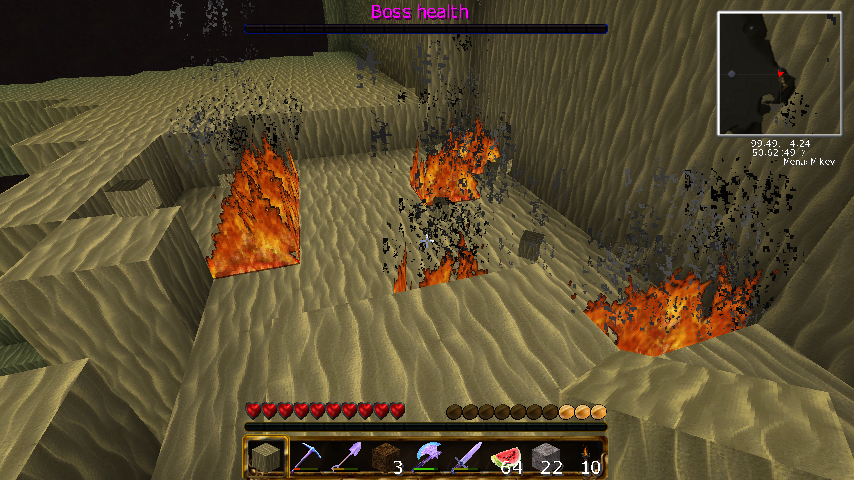Image resolution: width=854 pixels, height=480 pixels.
Task: Choose the shovel in the hotbar
Action: [346, 458]
